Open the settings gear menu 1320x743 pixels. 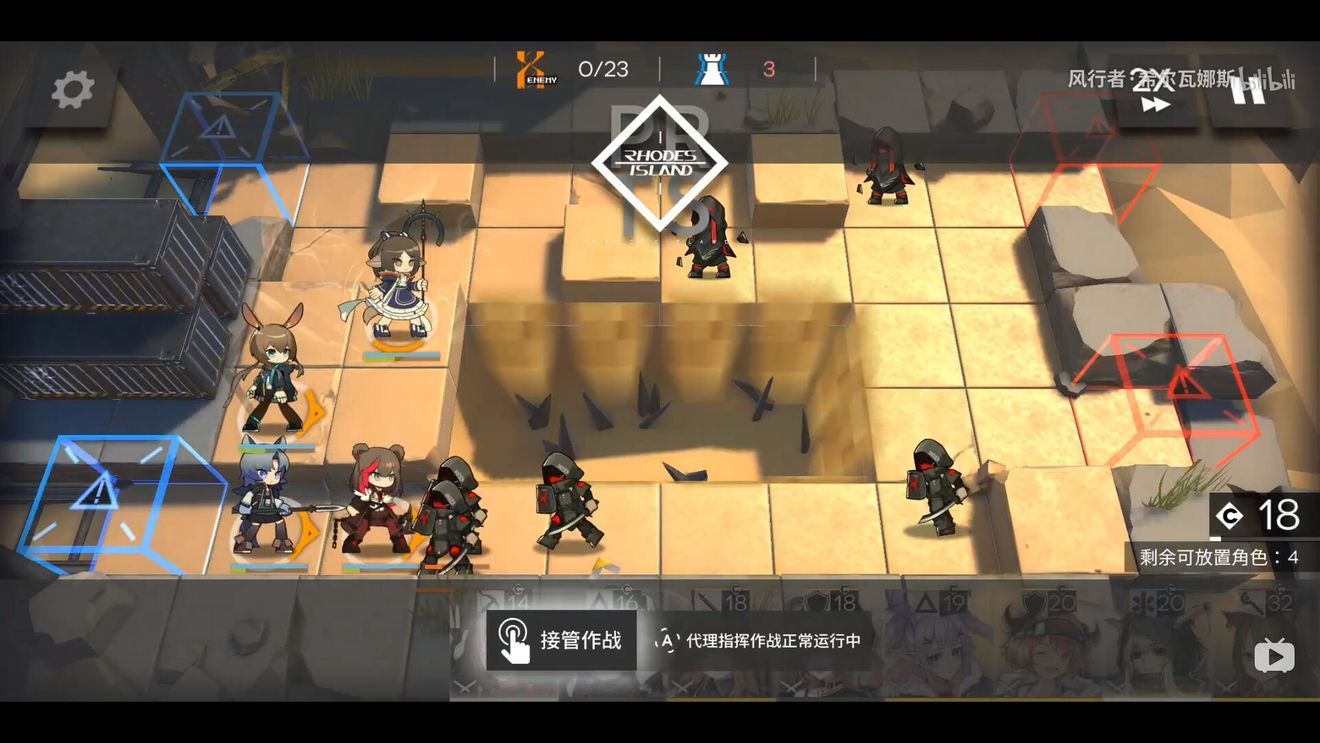coord(73,90)
